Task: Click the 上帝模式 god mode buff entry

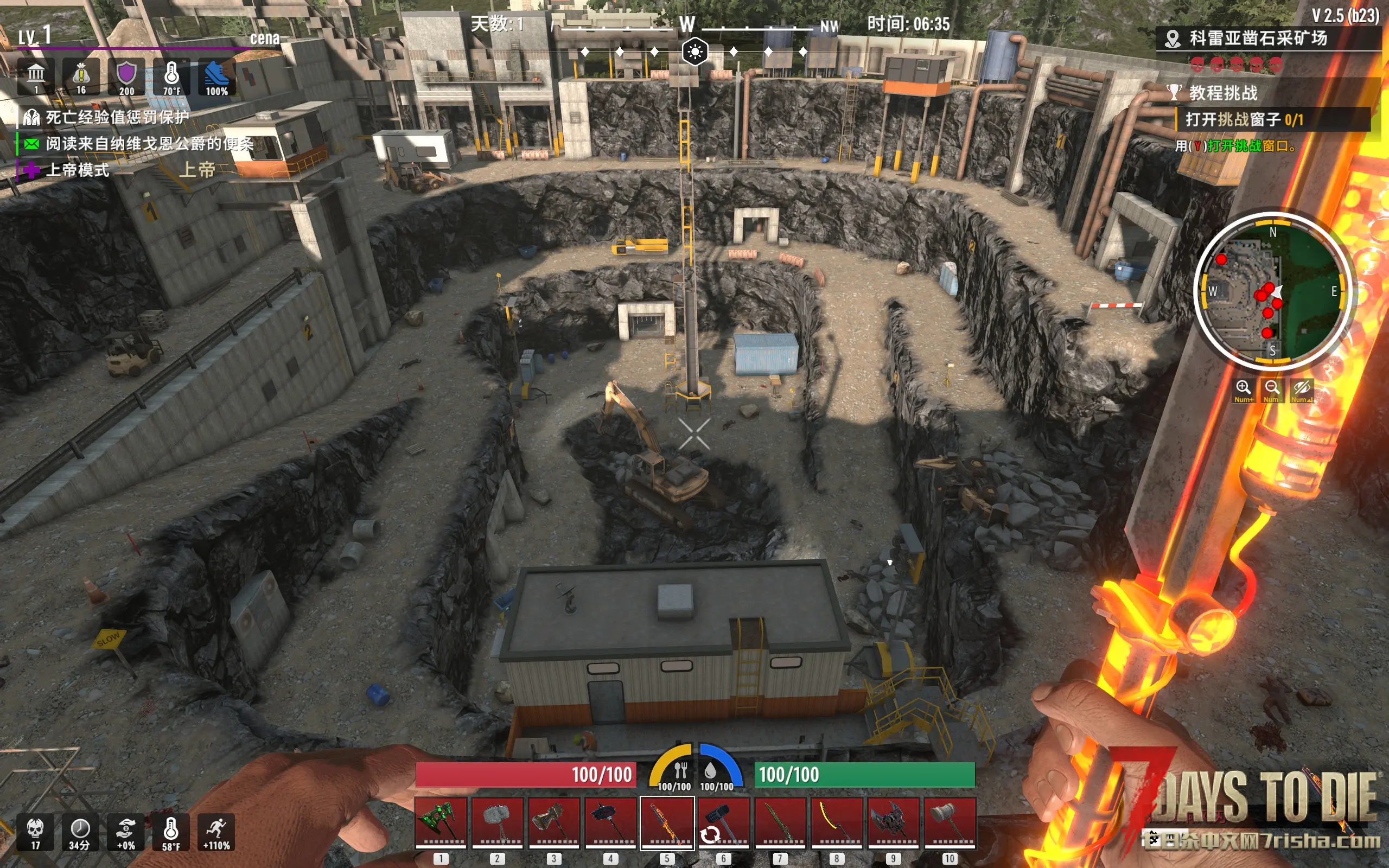Action: point(77,170)
